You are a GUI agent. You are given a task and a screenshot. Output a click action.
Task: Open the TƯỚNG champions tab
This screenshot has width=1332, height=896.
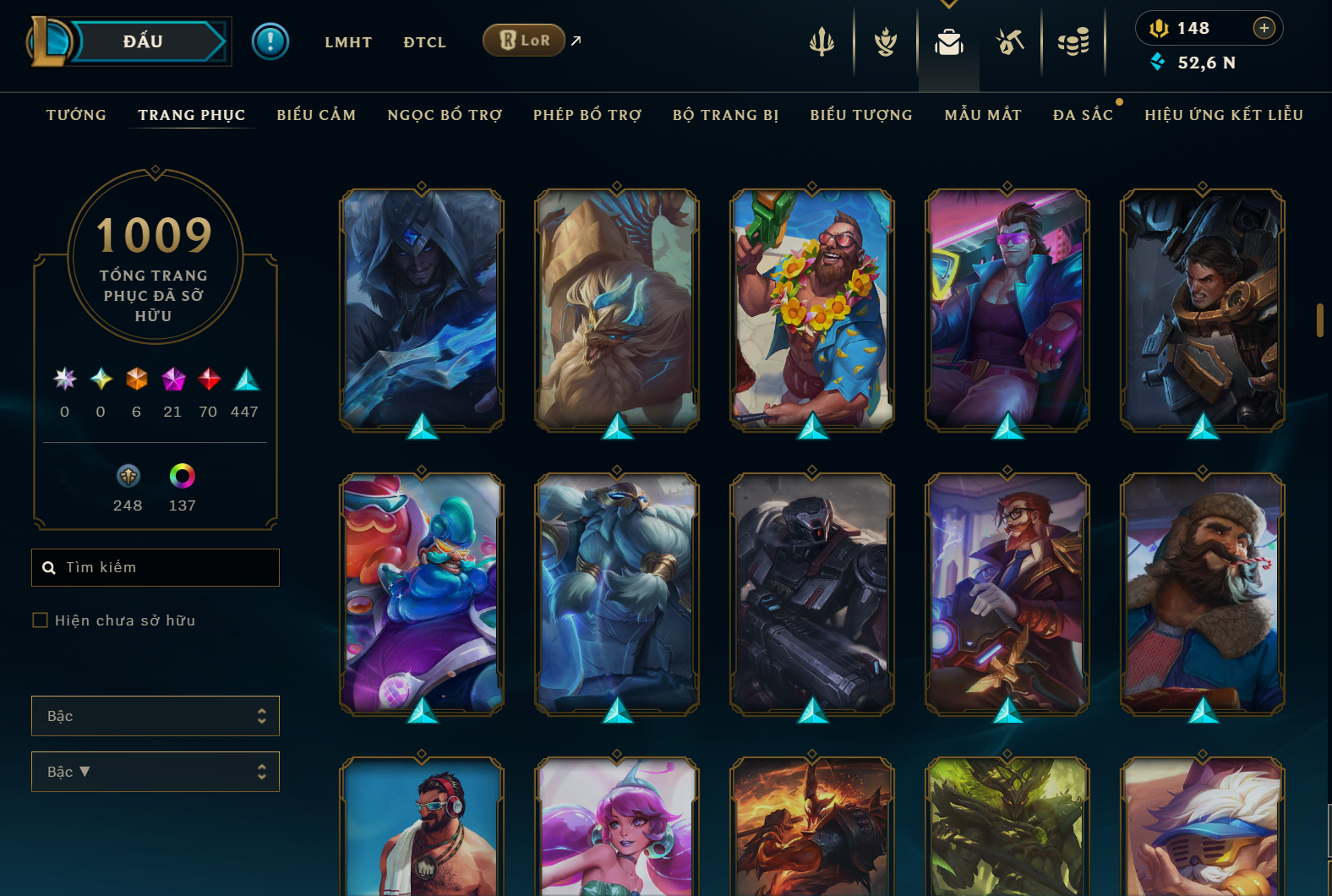[x=76, y=115]
